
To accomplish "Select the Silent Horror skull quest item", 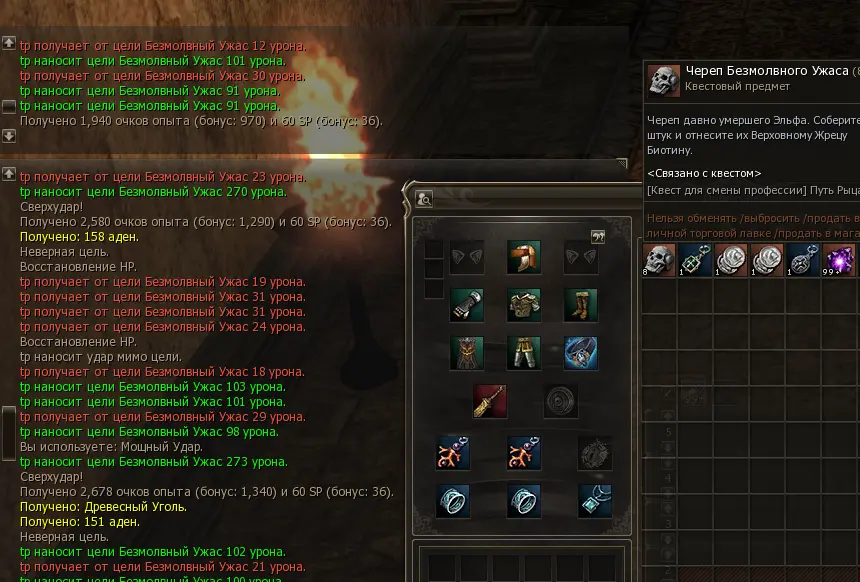I will click(x=660, y=260).
